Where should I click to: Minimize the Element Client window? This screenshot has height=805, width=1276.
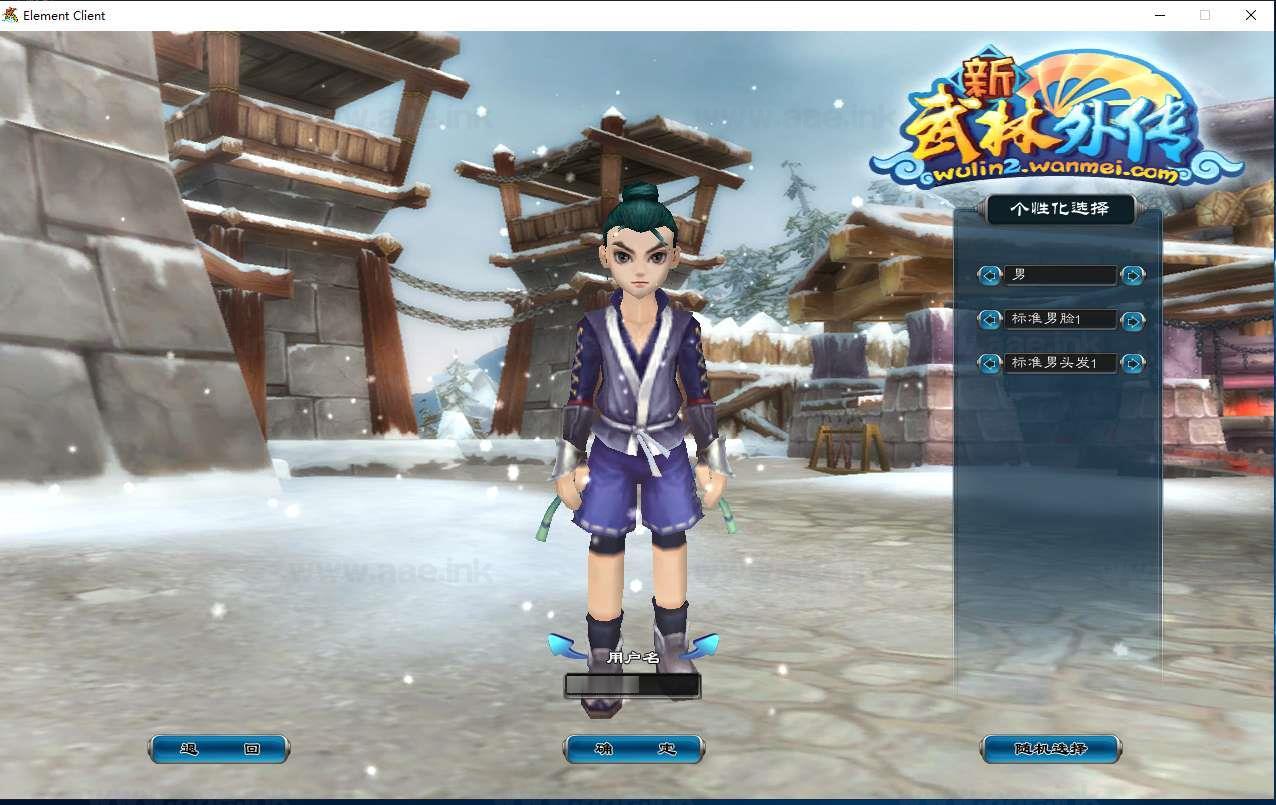click(1160, 15)
